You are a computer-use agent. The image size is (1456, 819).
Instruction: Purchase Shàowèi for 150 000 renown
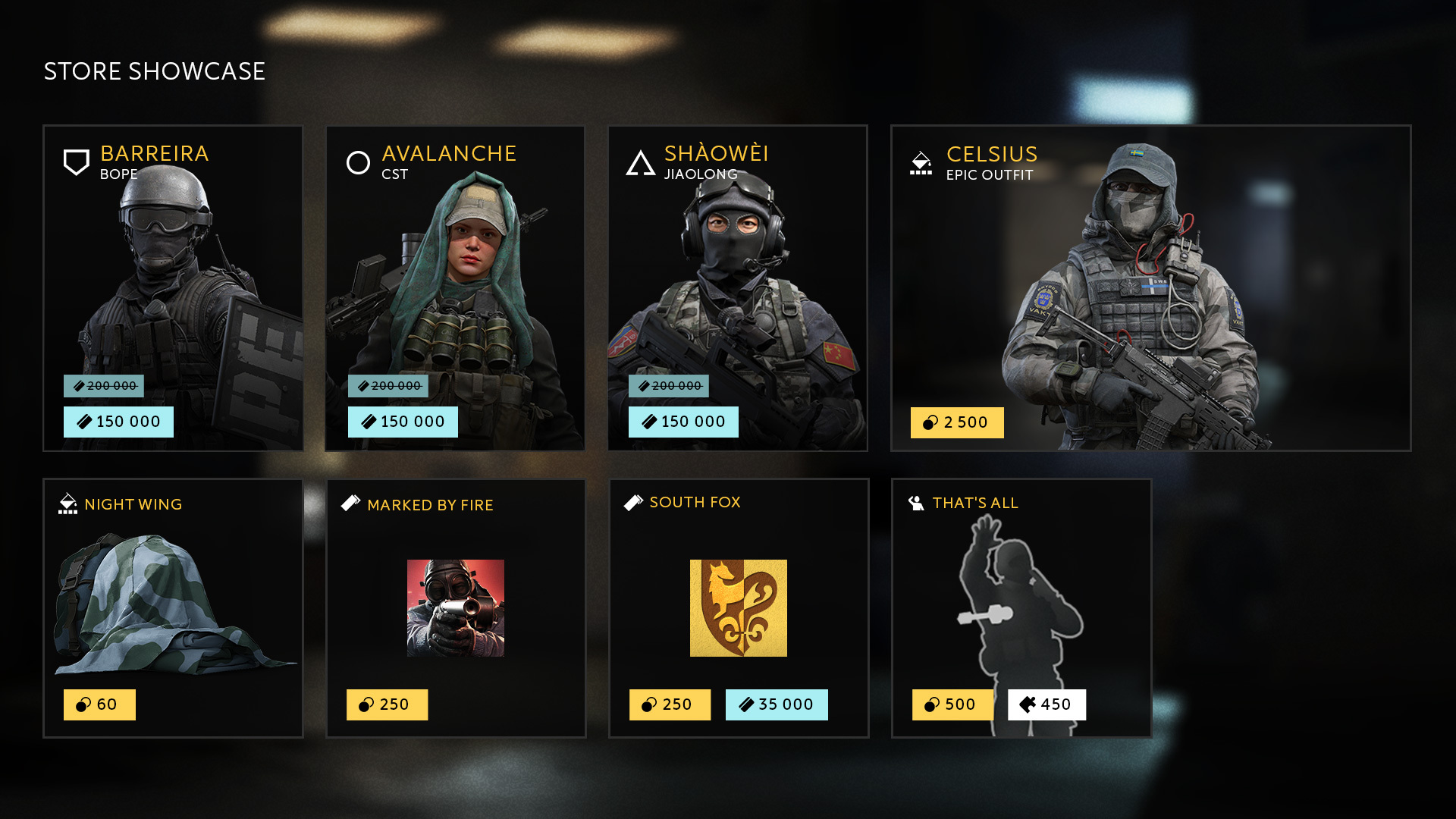tap(683, 422)
